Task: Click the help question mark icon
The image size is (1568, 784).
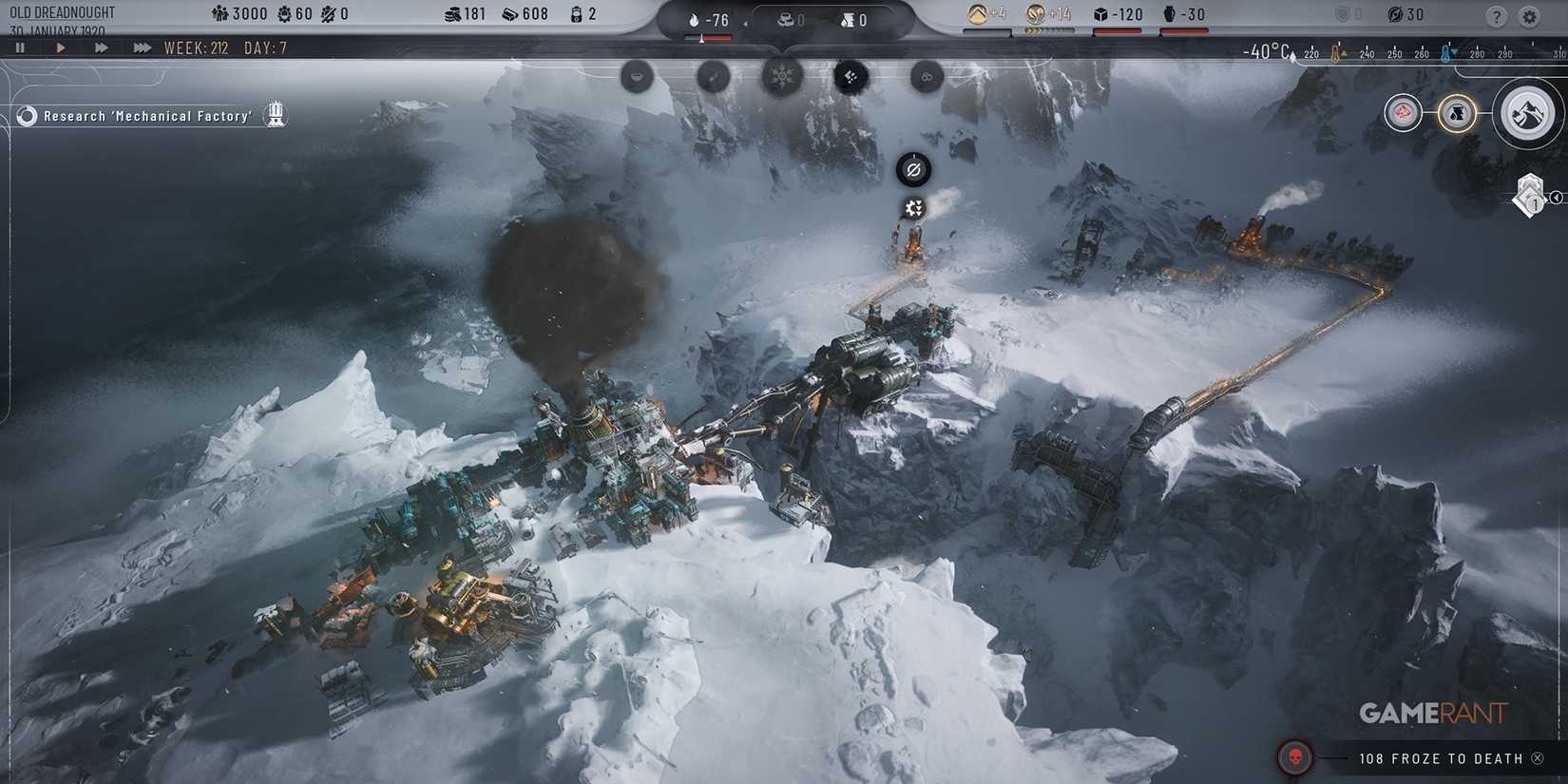Action: [x=1496, y=15]
